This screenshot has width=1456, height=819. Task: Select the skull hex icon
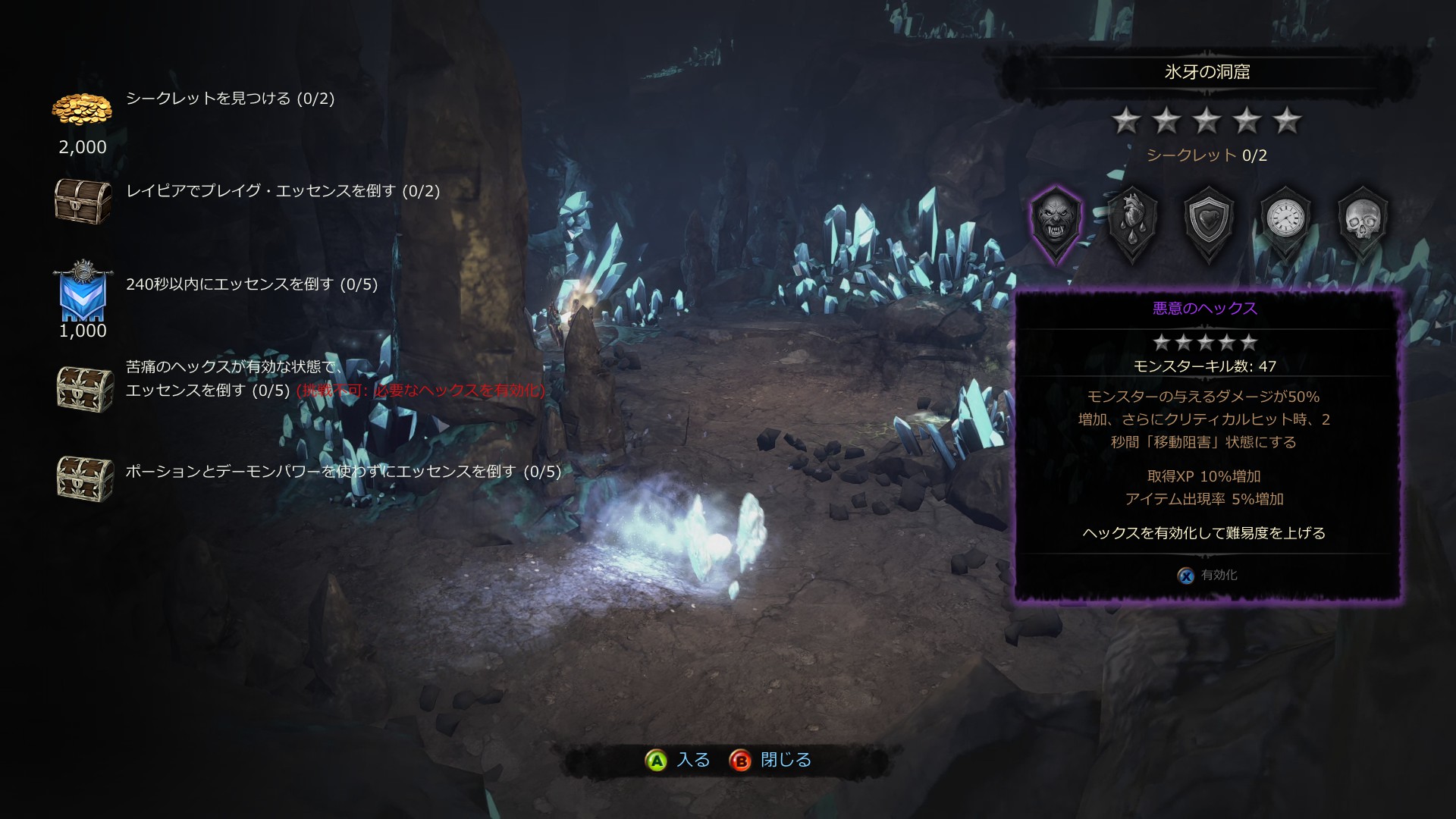click(1363, 221)
